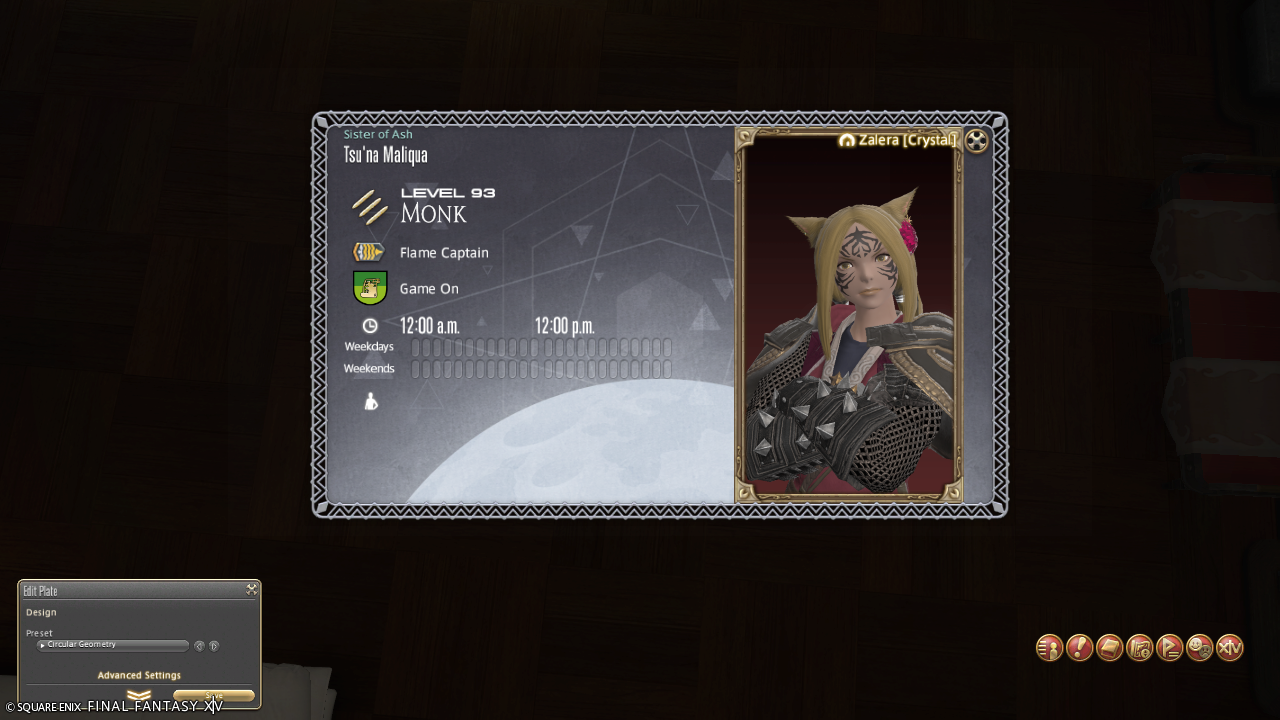This screenshot has width=1280, height=720.
Task: Click the Game On free company crest
Action: pos(370,288)
